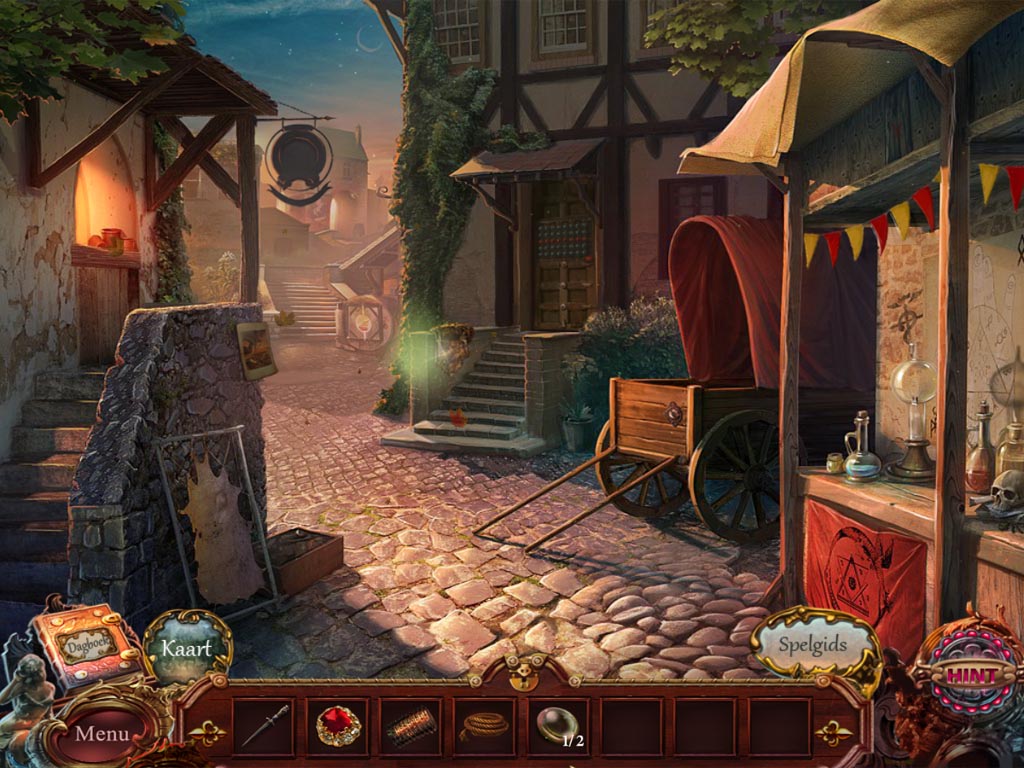
Task: Select the coiled spring inventory item
Action: tap(411, 726)
